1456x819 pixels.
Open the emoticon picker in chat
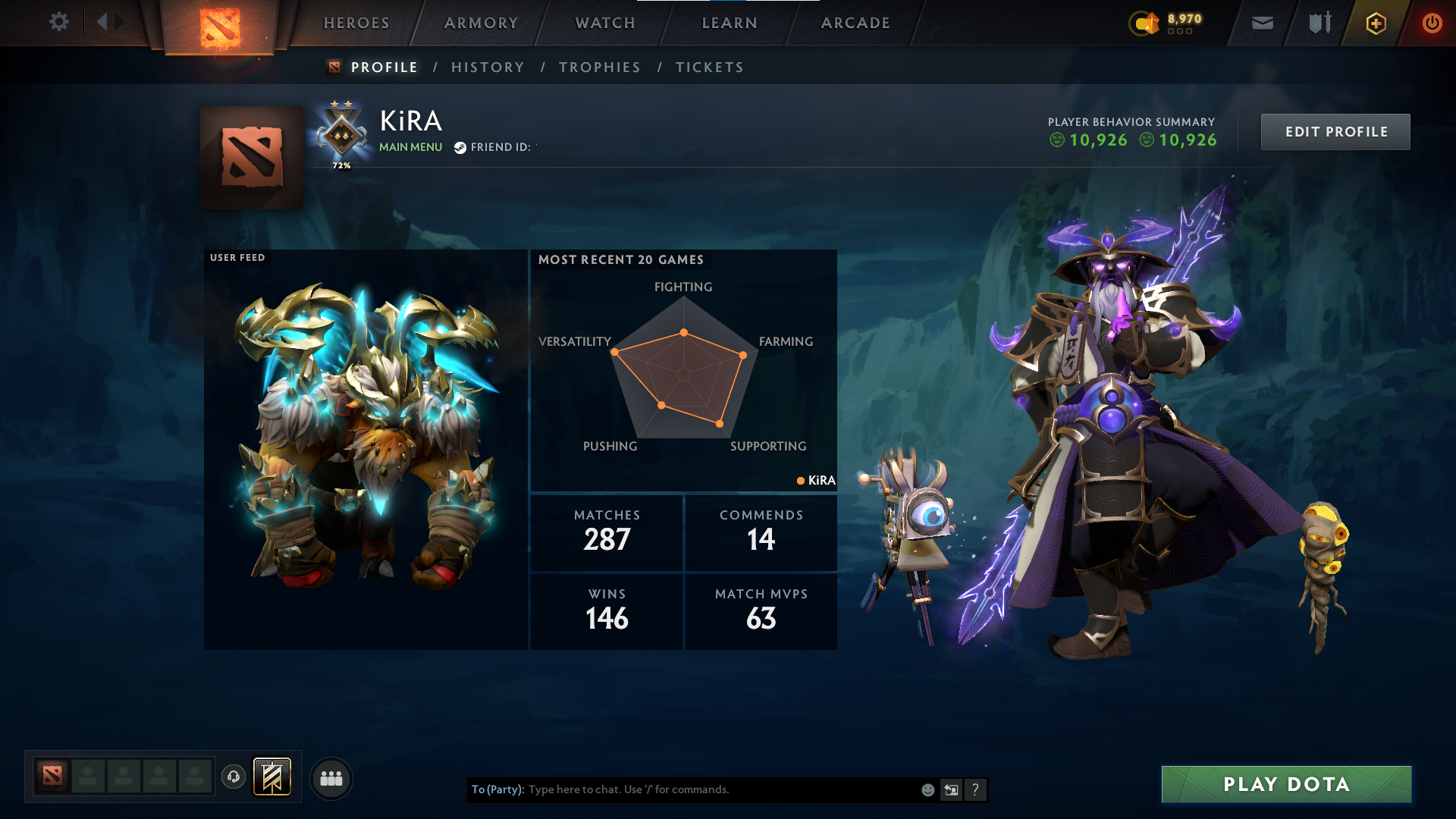pos(927,789)
